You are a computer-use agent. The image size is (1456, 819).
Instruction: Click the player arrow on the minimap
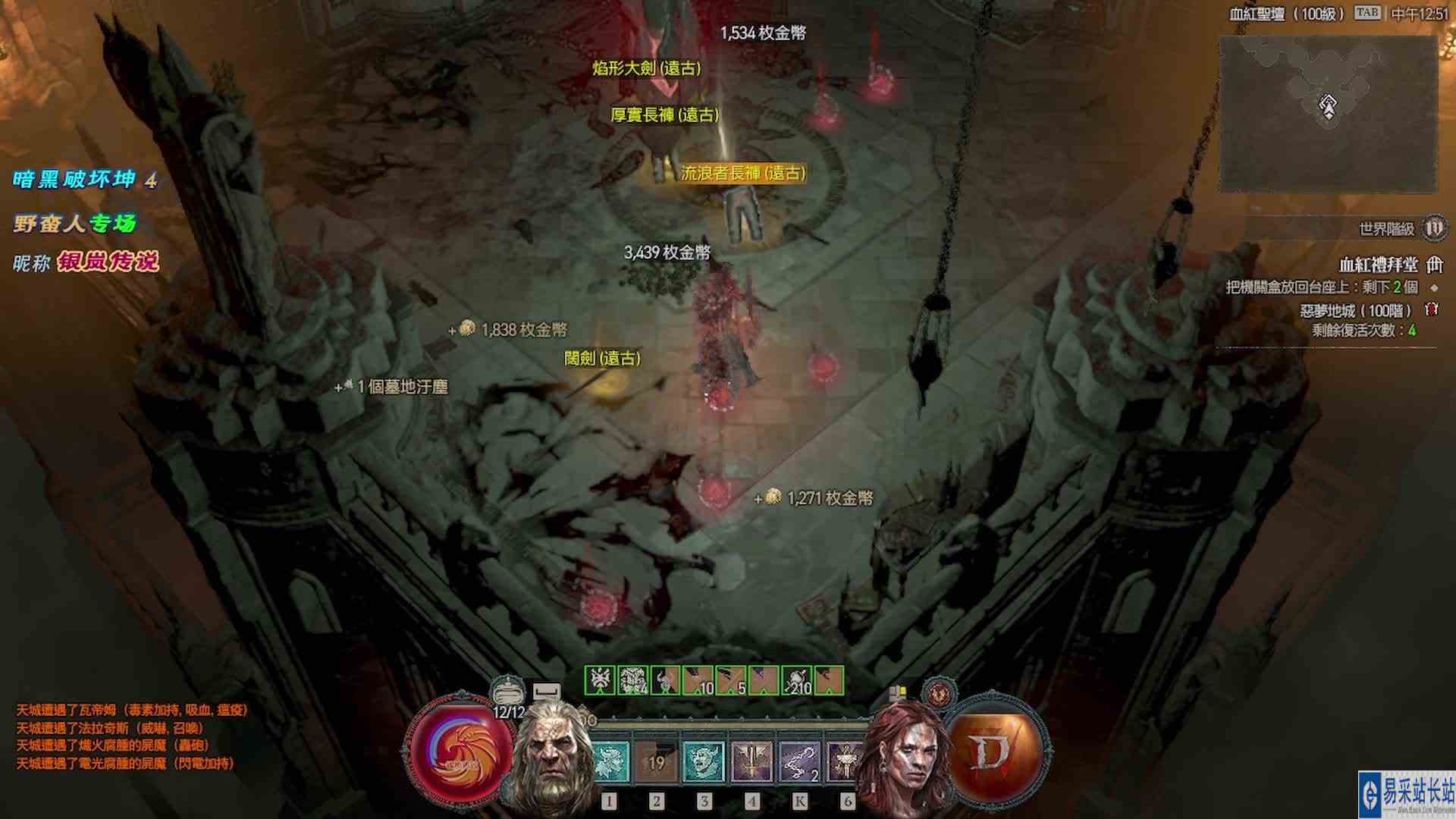tap(1329, 106)
